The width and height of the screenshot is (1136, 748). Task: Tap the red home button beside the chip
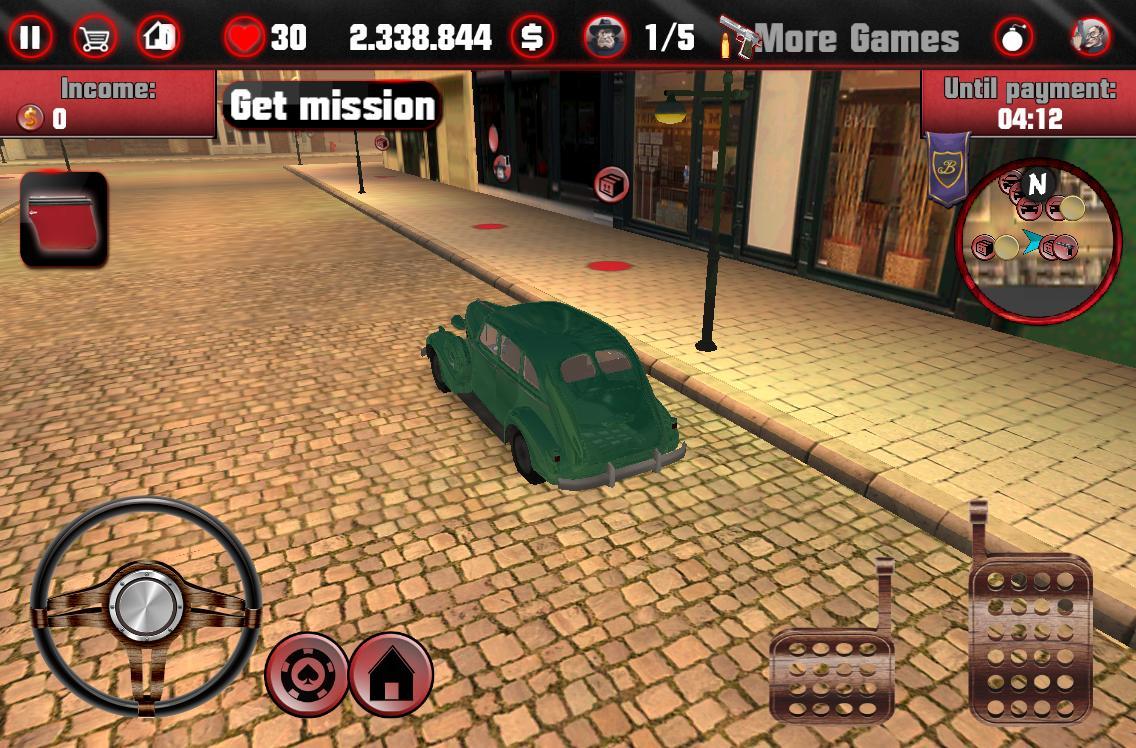(x=391, y=675)
